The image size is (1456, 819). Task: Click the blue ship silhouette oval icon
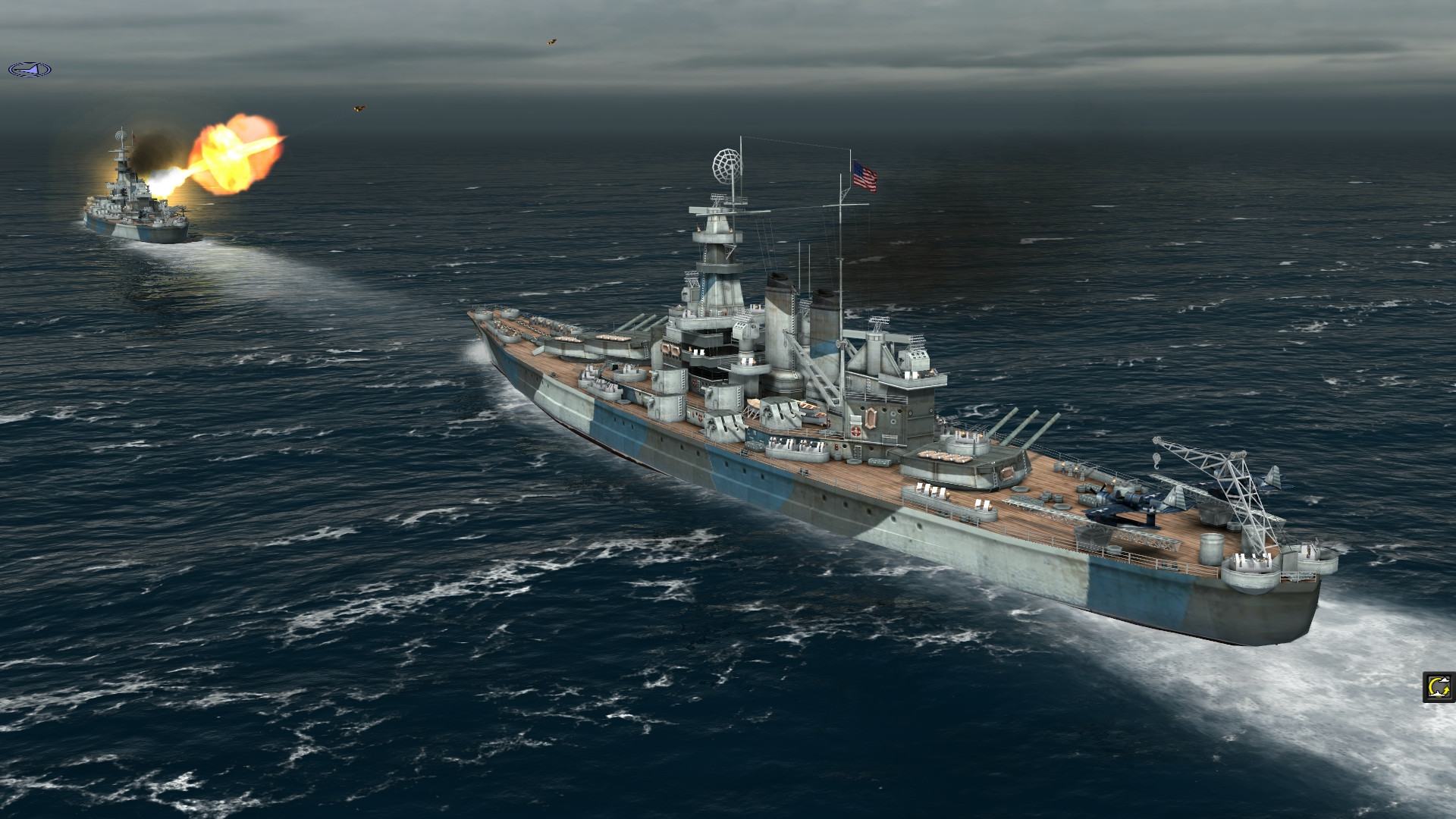pyautogui.click(x=30, y=70)
